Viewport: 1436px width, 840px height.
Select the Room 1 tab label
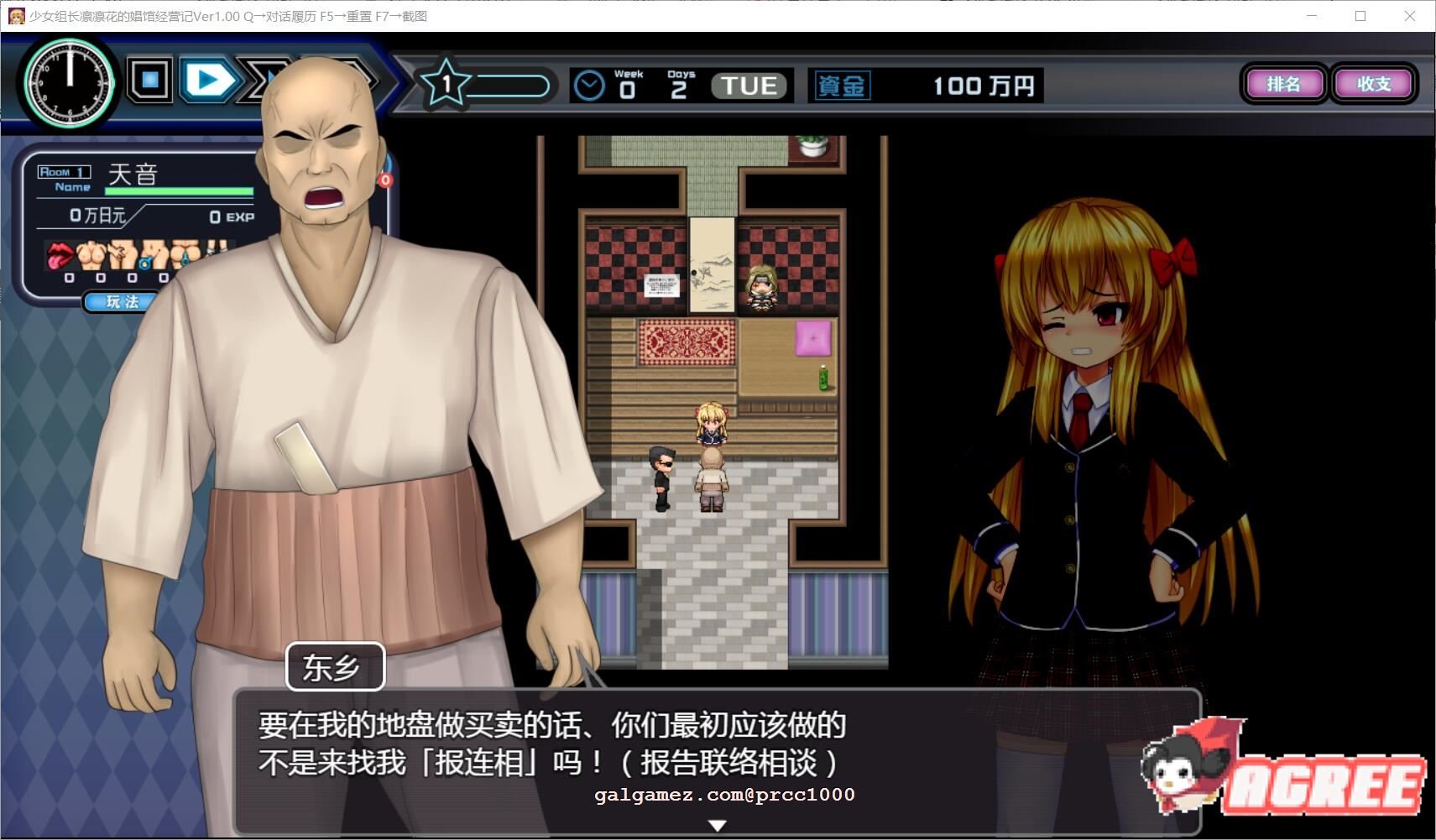65,171
